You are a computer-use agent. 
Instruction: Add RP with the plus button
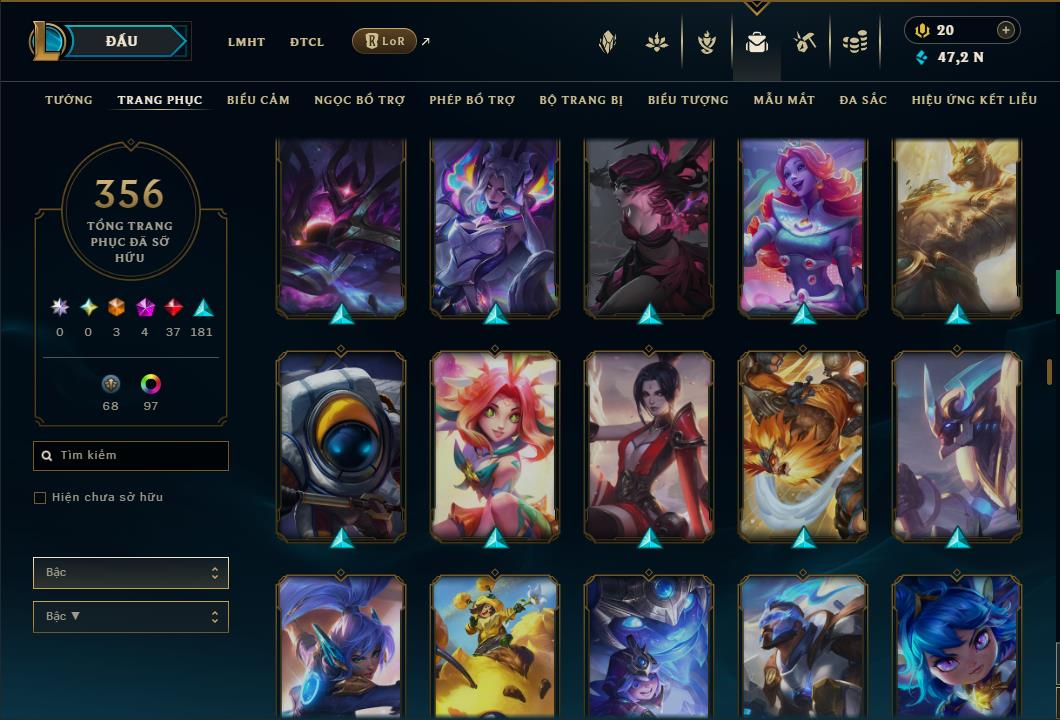pyautogui.click(x=1005, y=30)
